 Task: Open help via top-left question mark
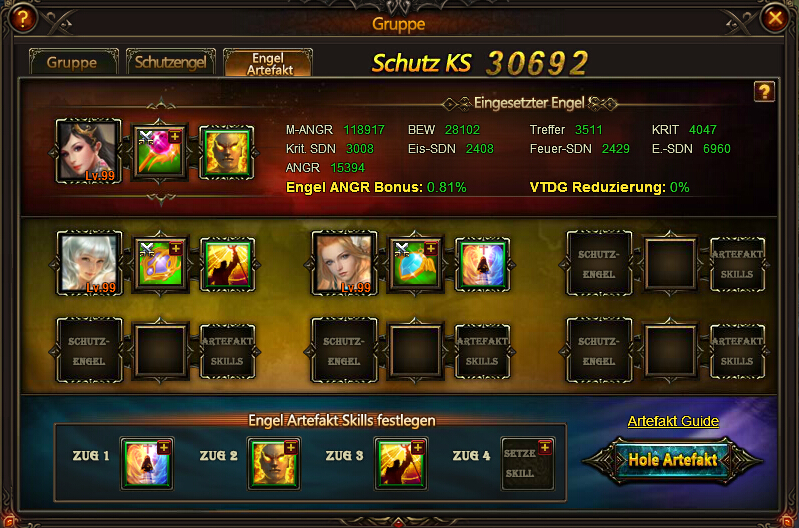(x=20, y=17)
